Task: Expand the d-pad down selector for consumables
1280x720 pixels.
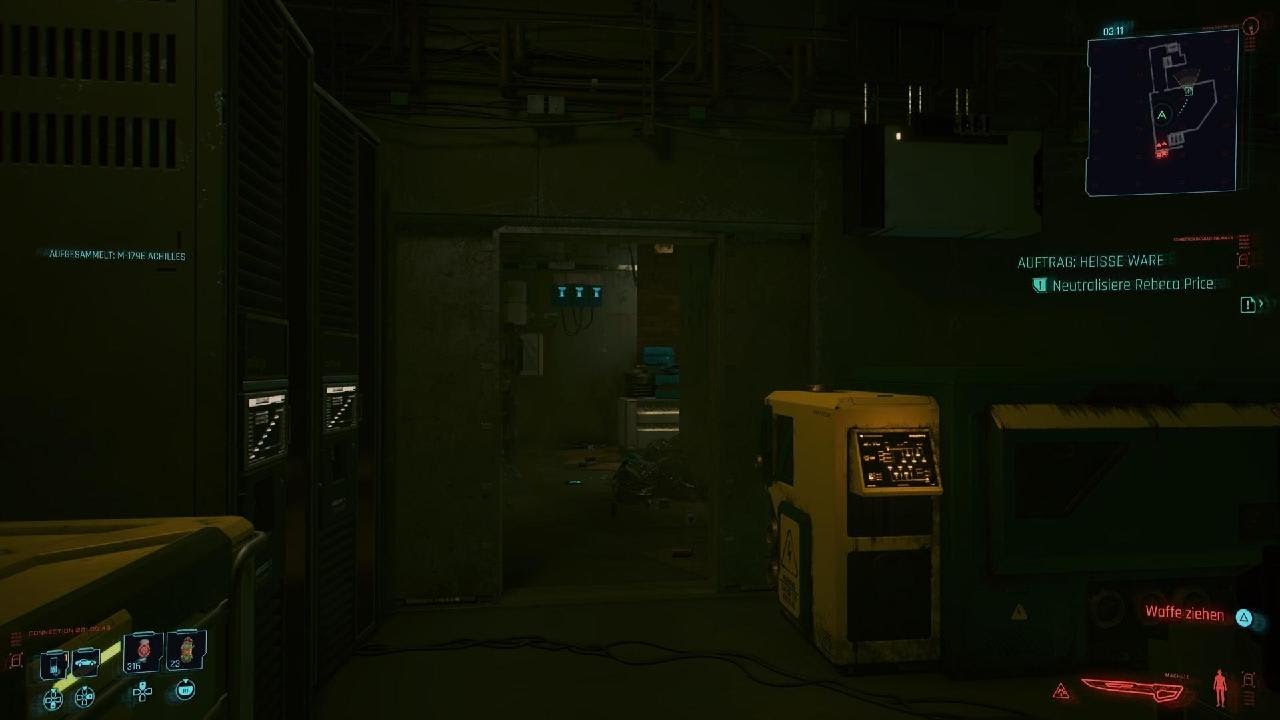Action: click(x=142, y=693)
